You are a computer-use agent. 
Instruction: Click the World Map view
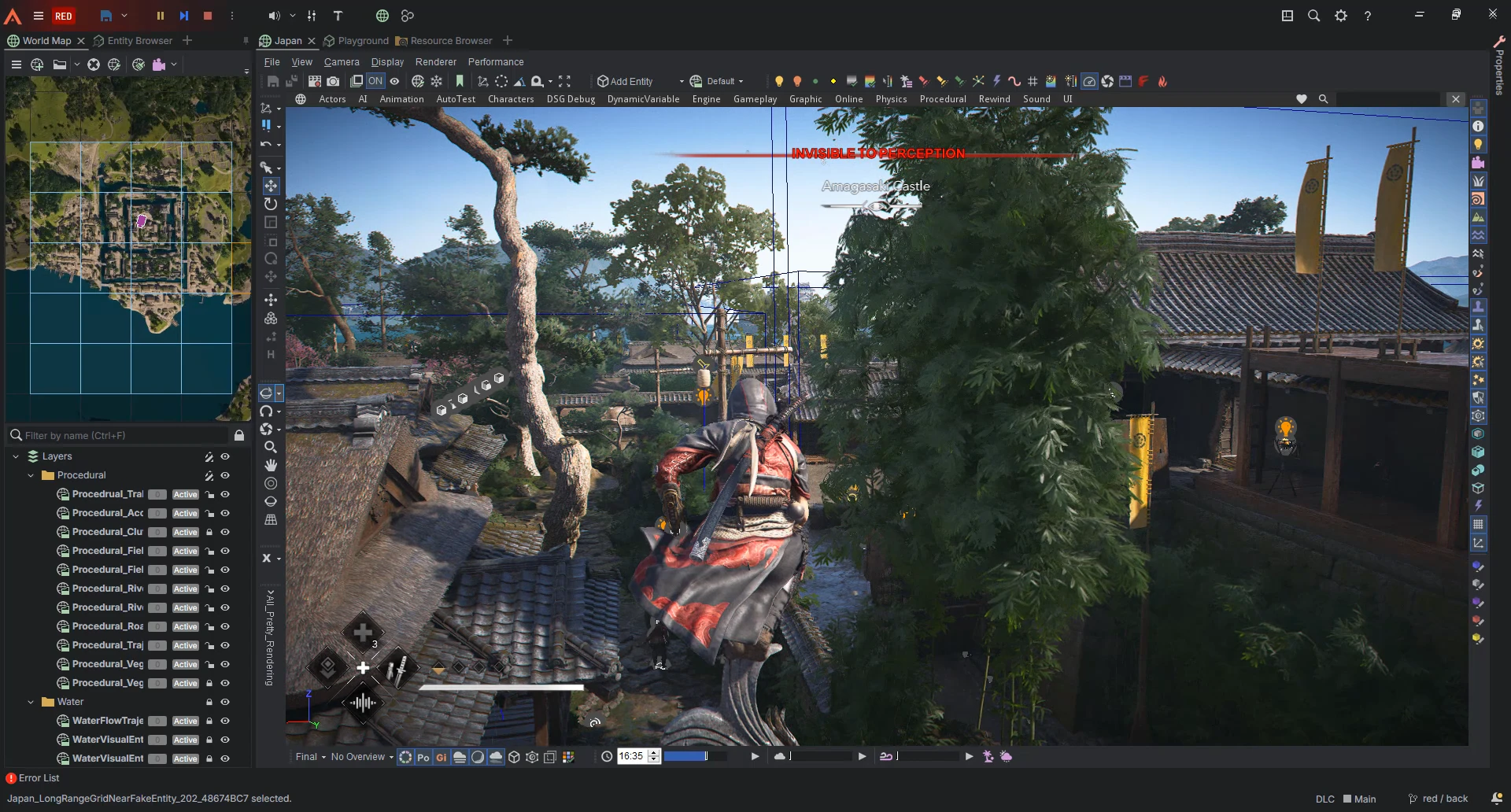click(127, 249)
